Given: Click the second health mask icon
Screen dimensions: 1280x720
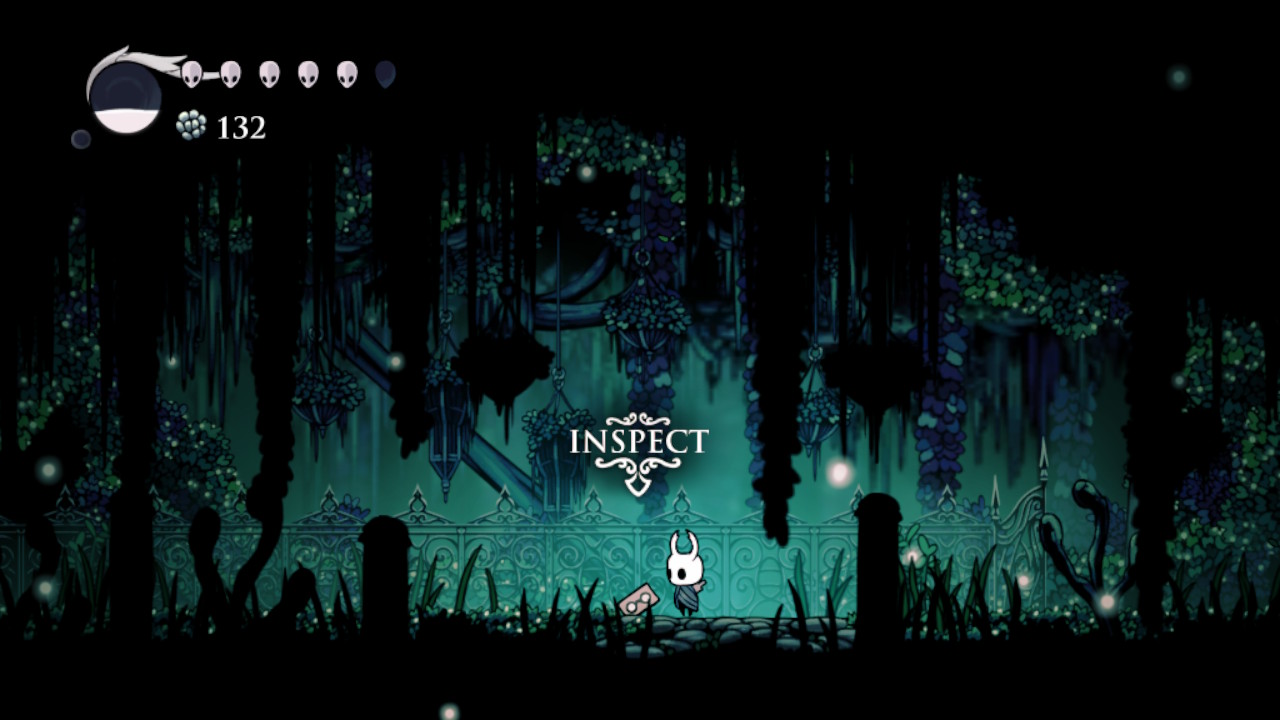Looking at the screenshot, I should pos(229,74).
